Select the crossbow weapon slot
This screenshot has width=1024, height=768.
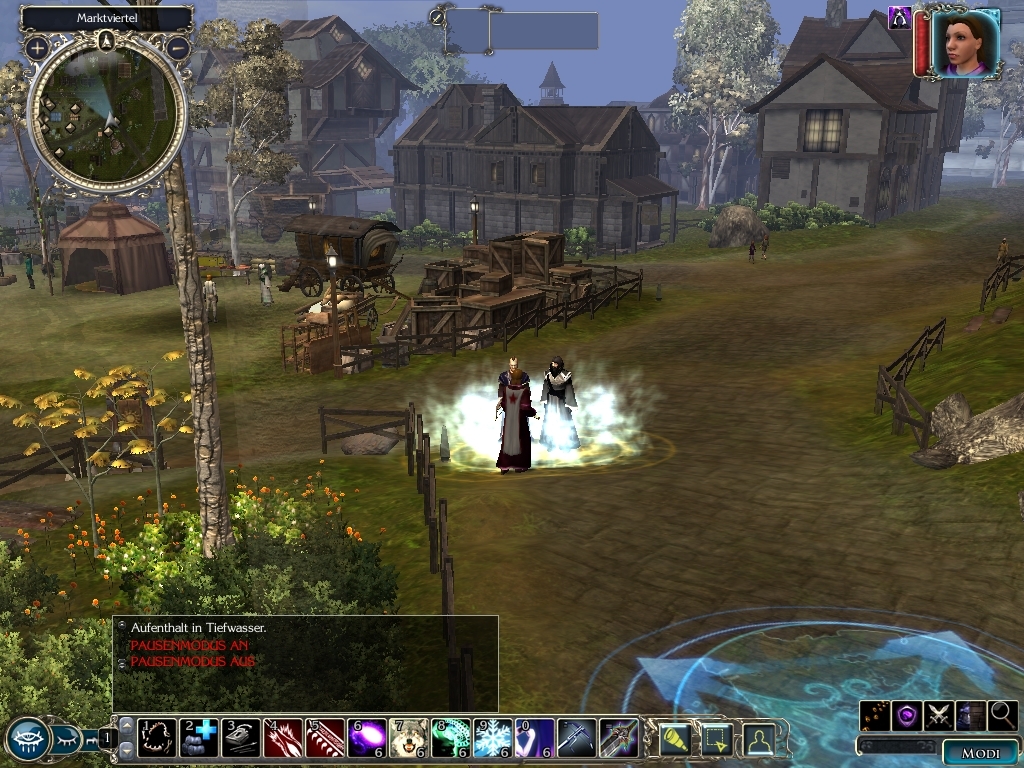point(576,738)
